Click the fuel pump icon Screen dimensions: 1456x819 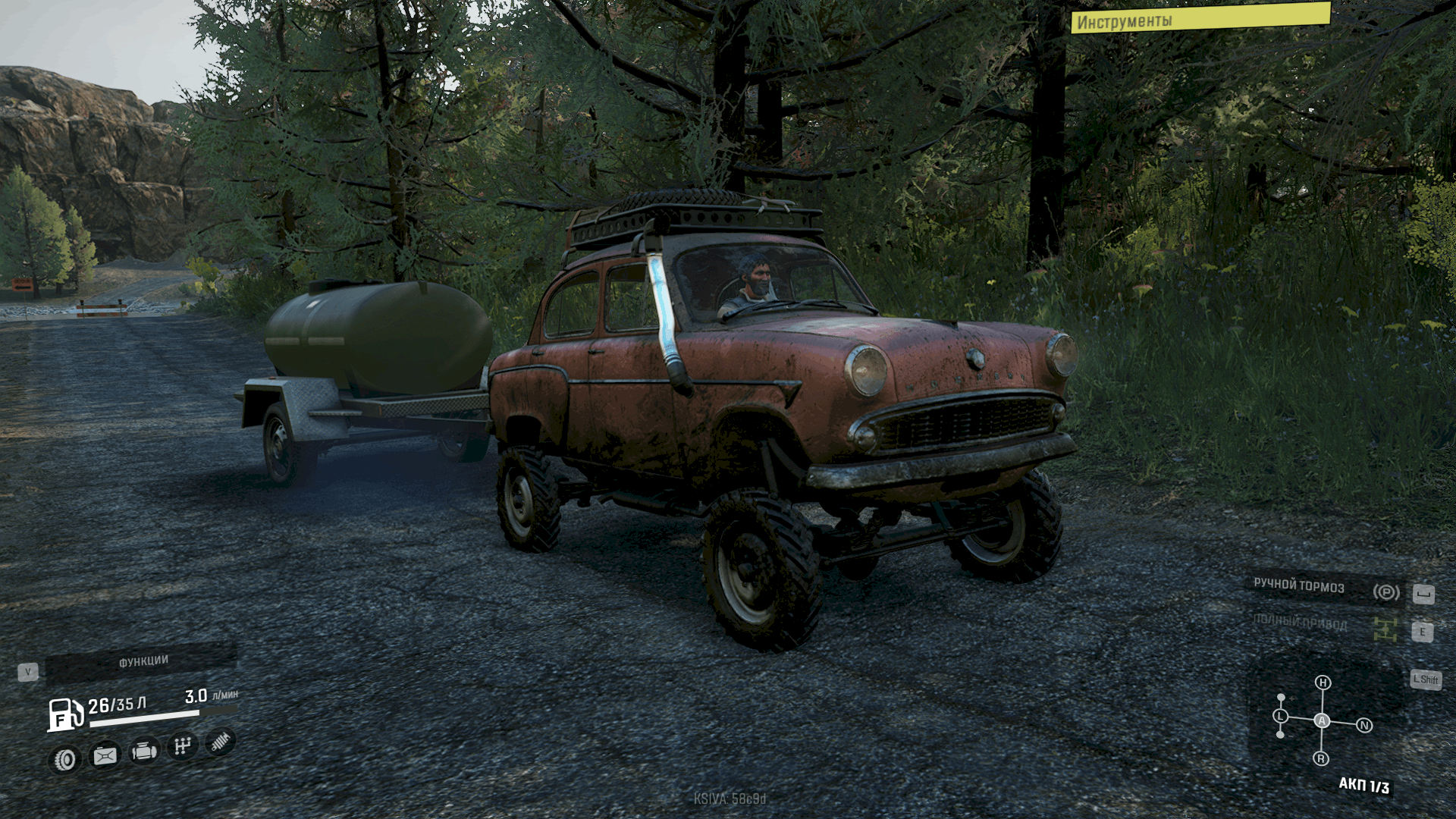(65, 714)
